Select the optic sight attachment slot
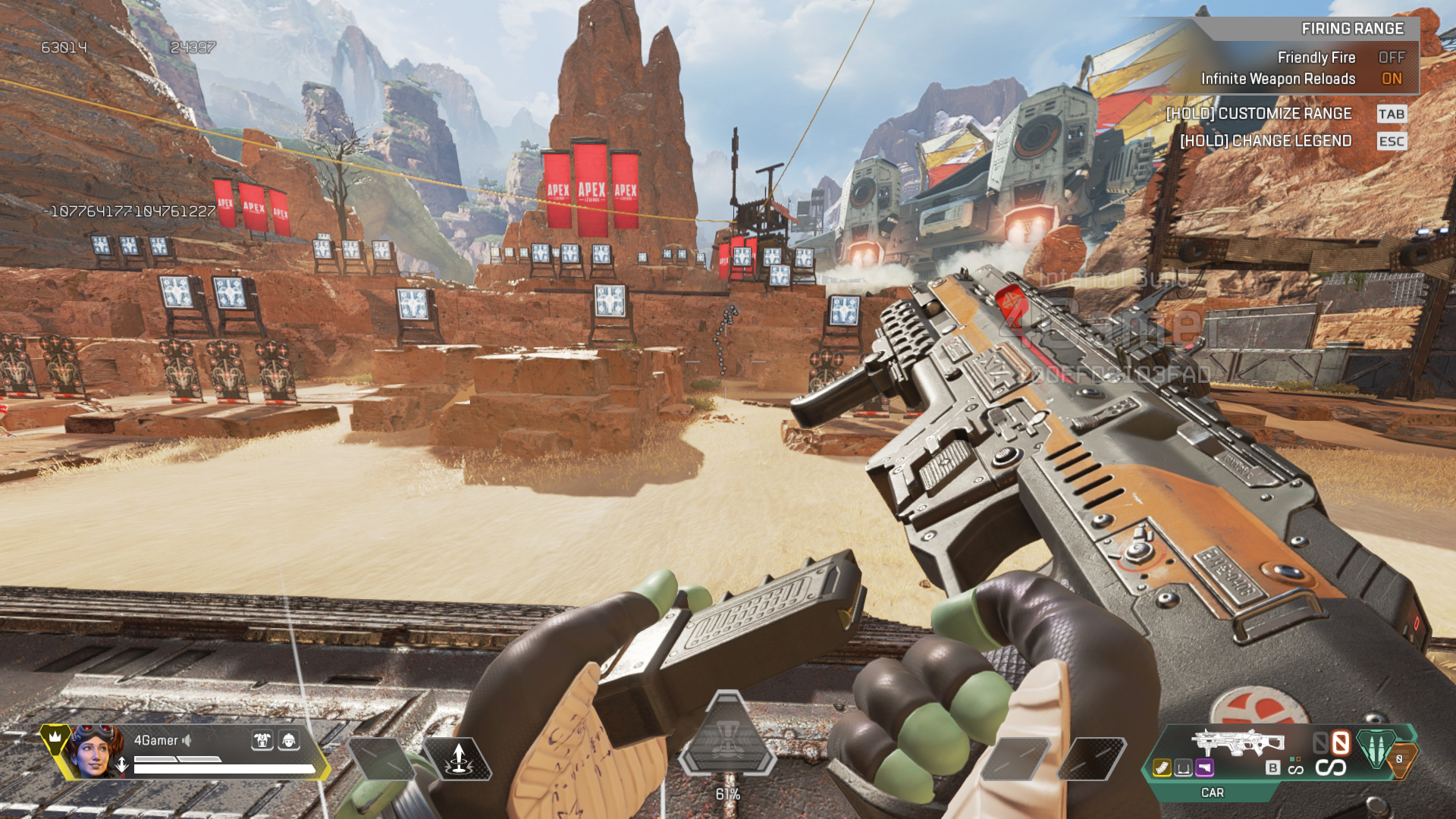 tap(1183, 768)
